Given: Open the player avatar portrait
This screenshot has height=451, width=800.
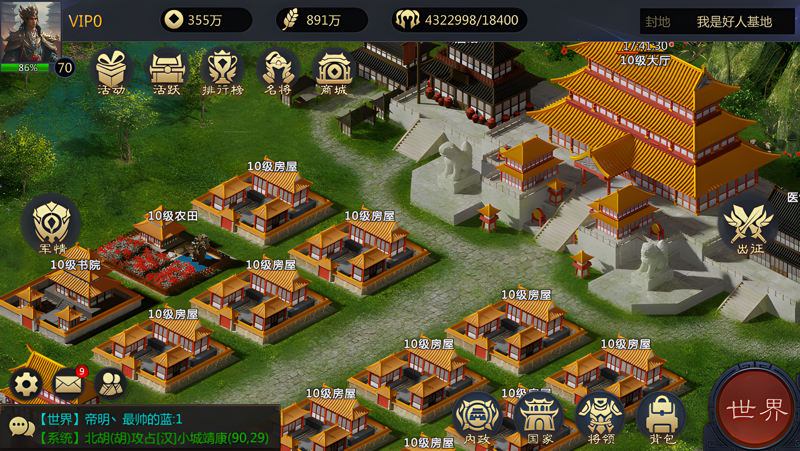Looking at the screenshot, I should pyautogui.click(x=31, y=32).
